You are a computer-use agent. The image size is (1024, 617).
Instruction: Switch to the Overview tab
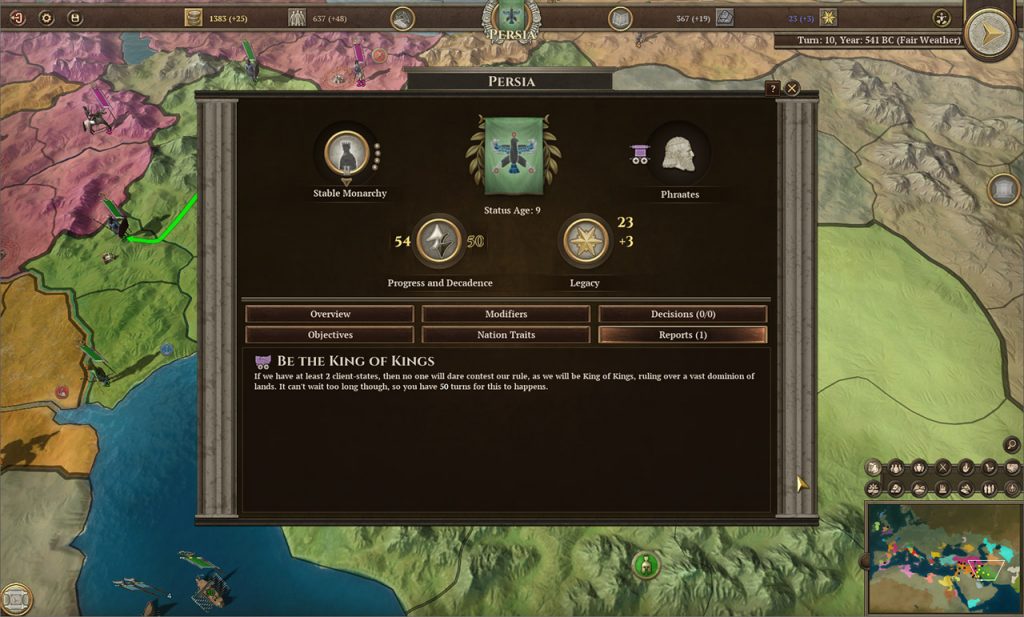point(330,314)
